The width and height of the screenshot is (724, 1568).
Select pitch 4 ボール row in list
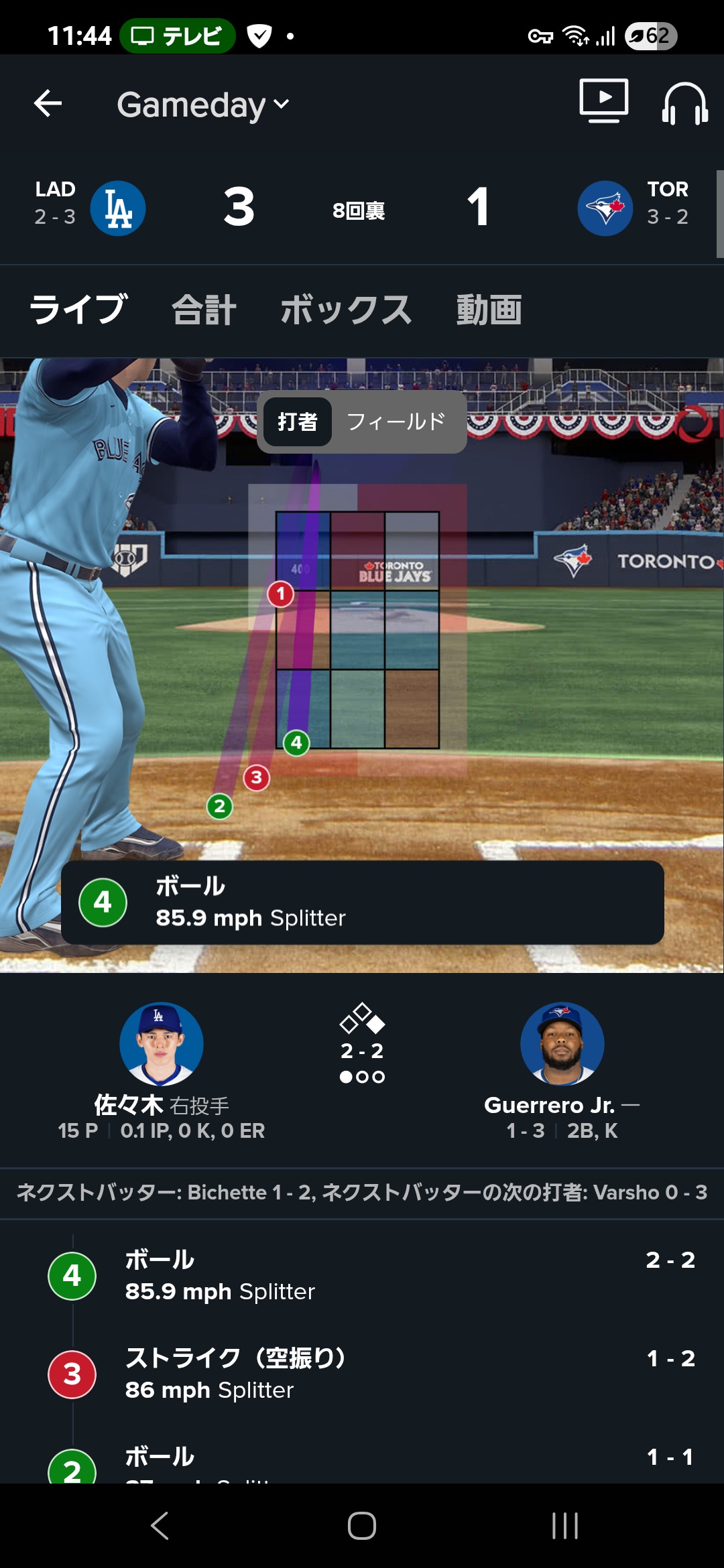click(362, 1275)
